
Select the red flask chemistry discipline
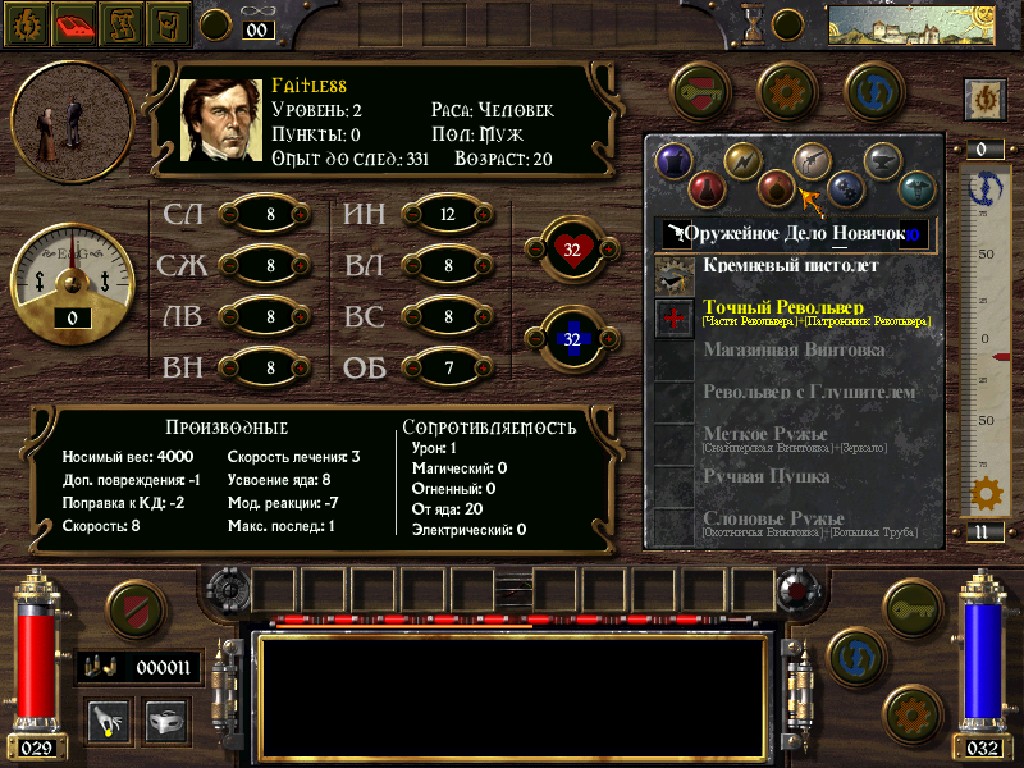[x=706, y=187]
